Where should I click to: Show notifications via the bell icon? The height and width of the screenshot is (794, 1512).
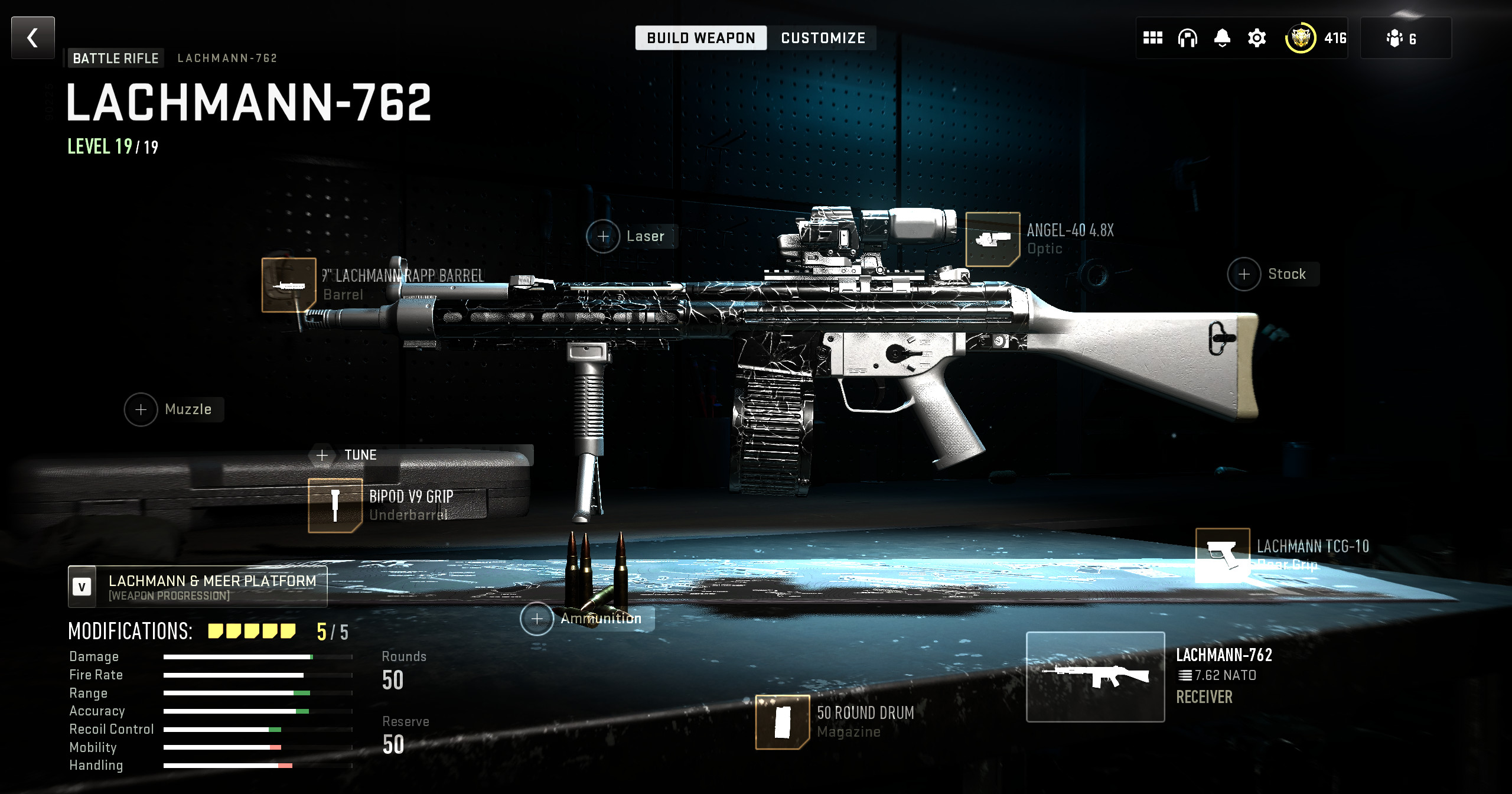click(1222, 38)
